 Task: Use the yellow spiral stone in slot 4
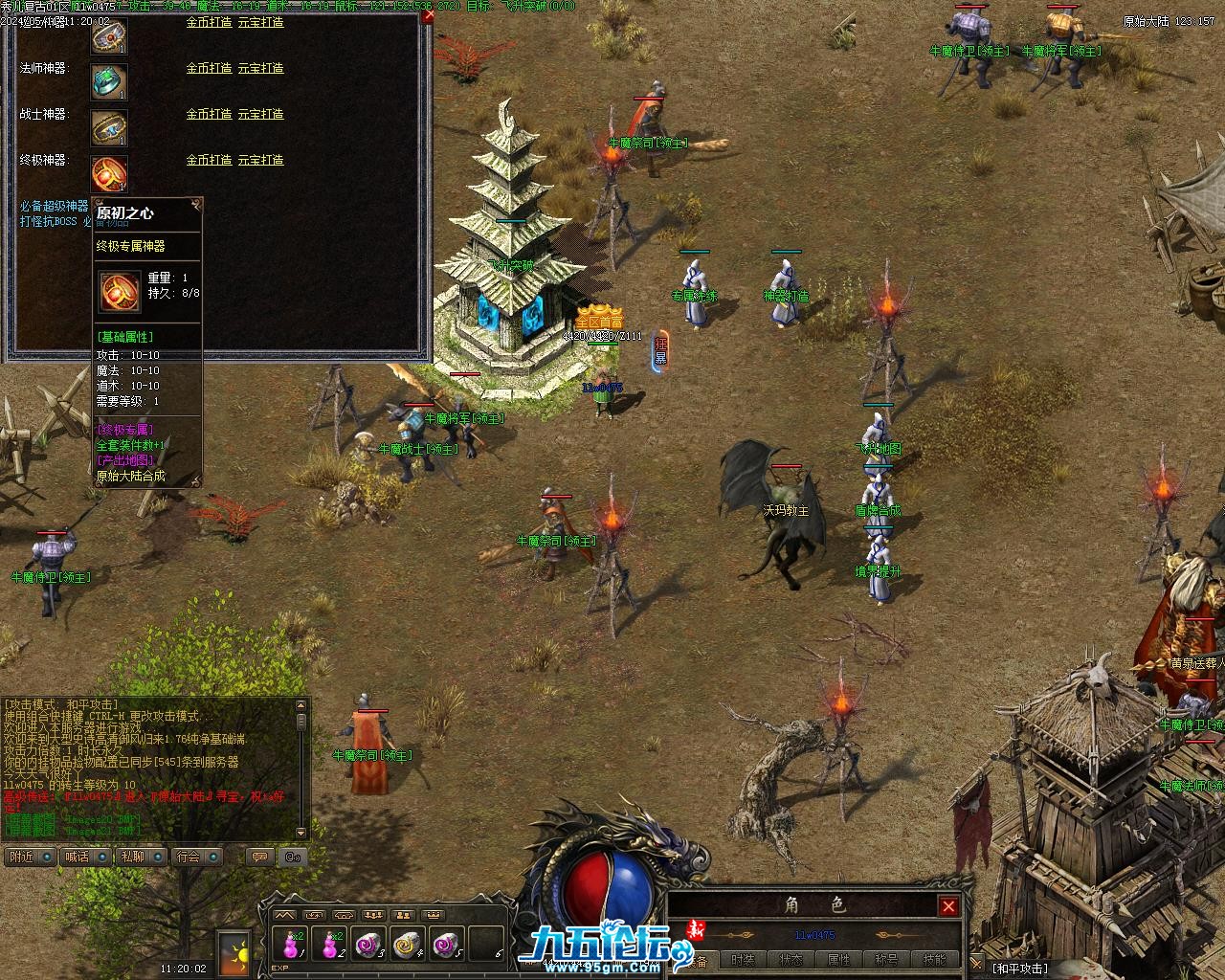(408, 945)
